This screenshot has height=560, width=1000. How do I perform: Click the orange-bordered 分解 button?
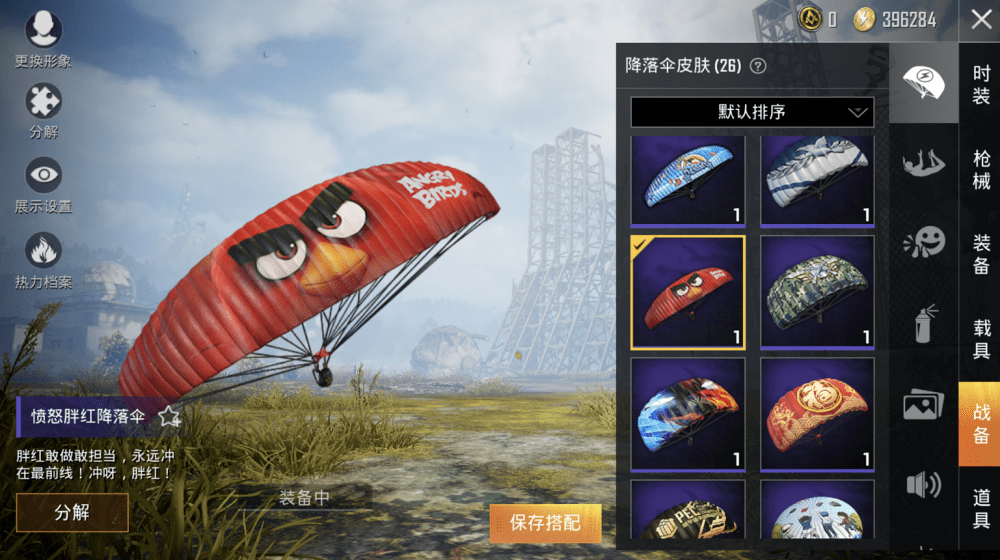(x=72, y=512)
